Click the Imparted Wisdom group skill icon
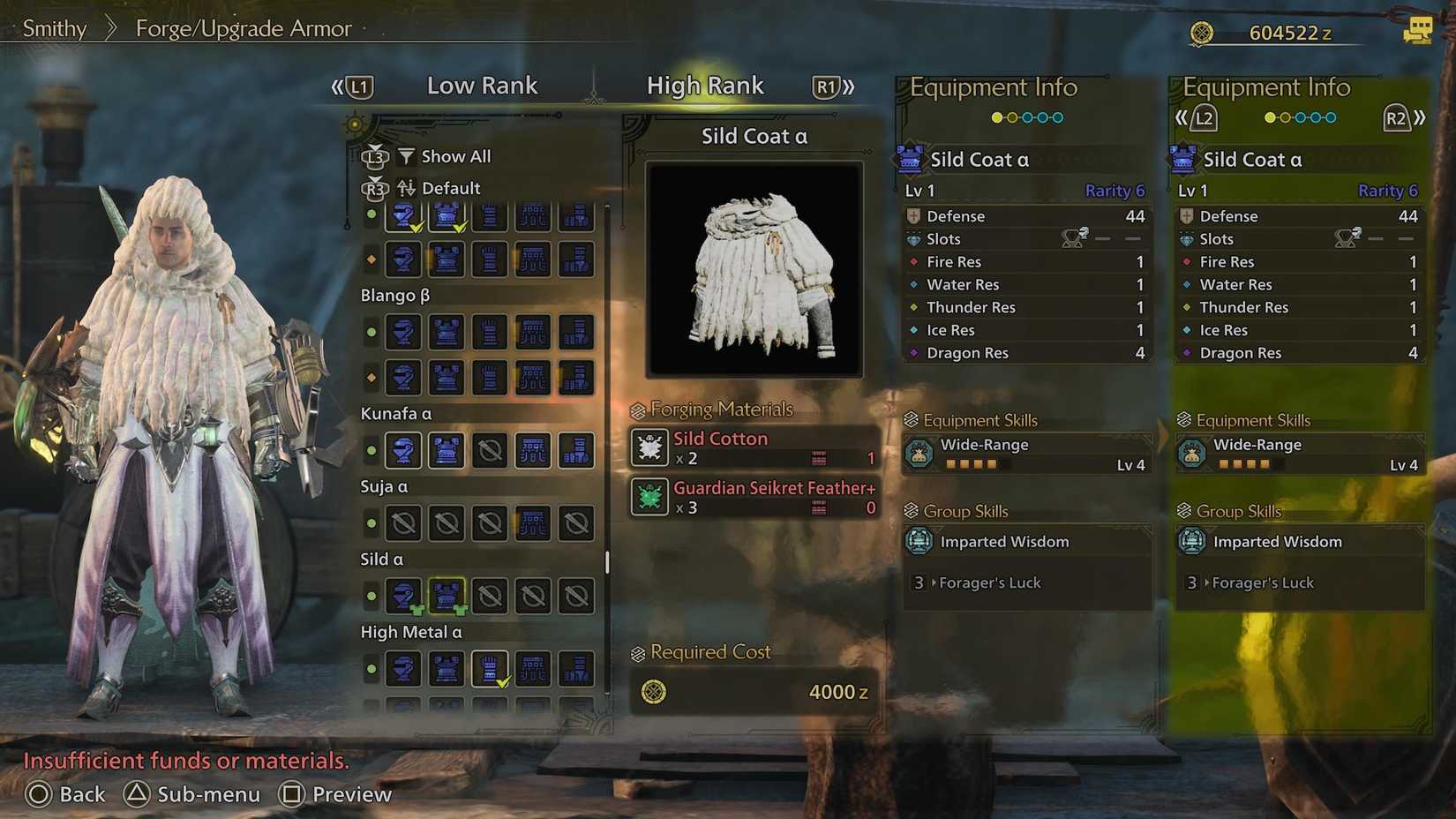Image resolution: width=1456 pixels, height=819 pixels. pyautogui.click(x=921, y=541)
